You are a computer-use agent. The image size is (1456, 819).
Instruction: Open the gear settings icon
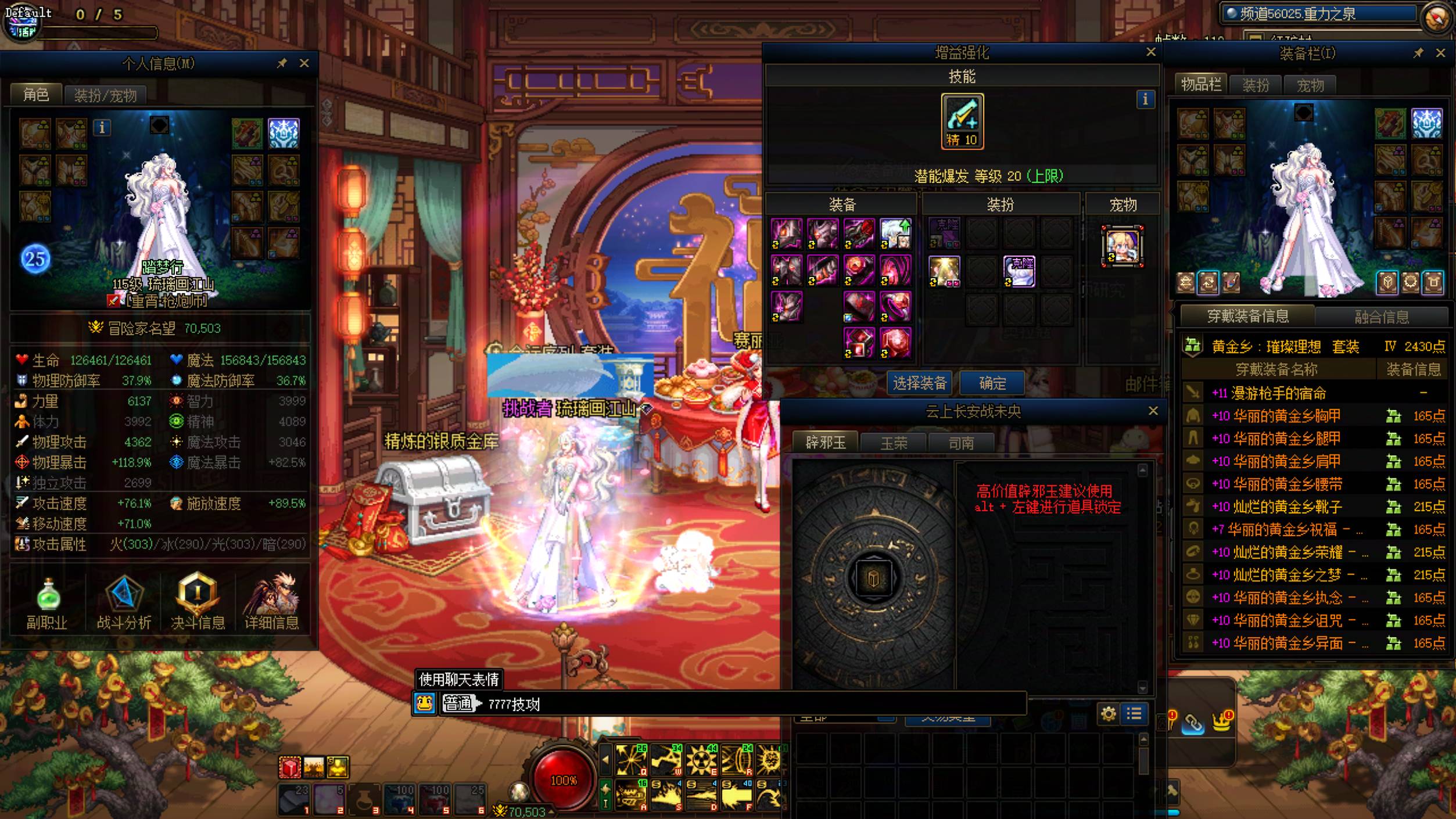click(1108, 713)
